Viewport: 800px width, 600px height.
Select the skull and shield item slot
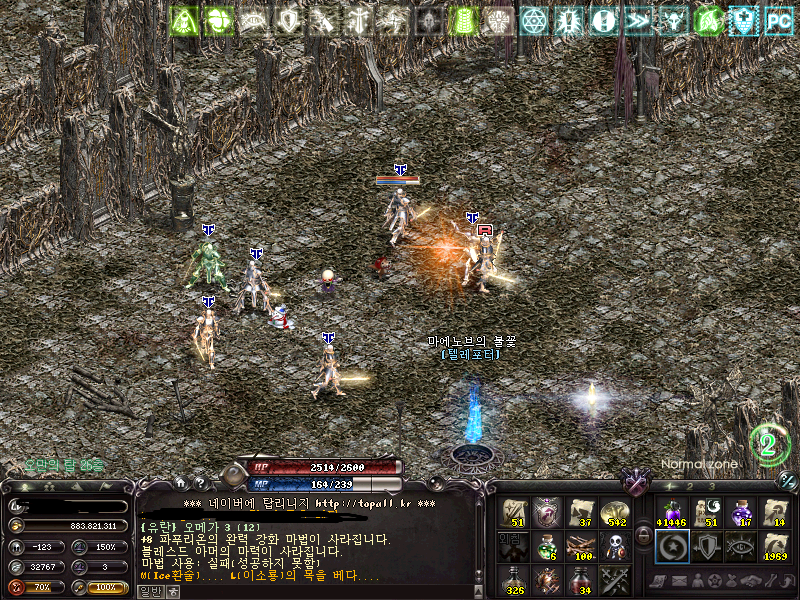[614, 546]
